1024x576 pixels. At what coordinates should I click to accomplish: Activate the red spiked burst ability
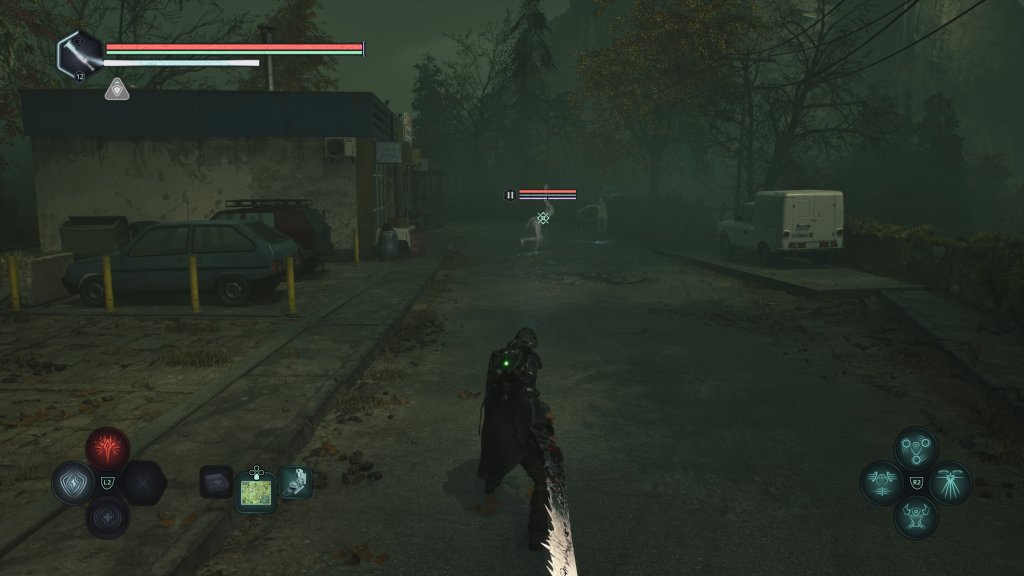pyautogui.click(x=107, y=449)
